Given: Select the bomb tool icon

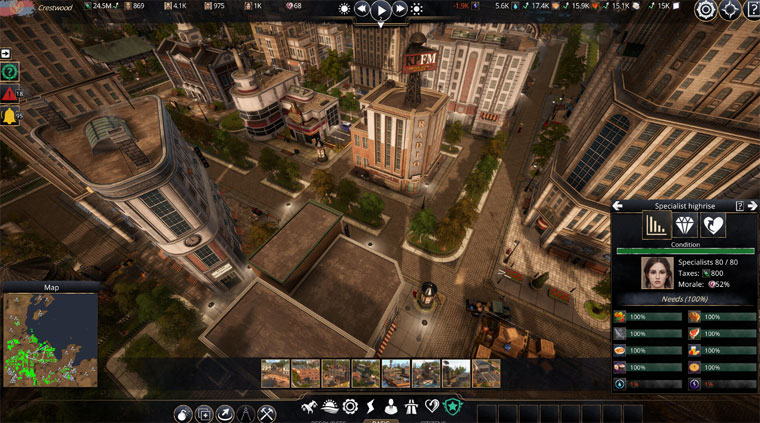Looking at the screenshot, I should (x=183, y=413).
